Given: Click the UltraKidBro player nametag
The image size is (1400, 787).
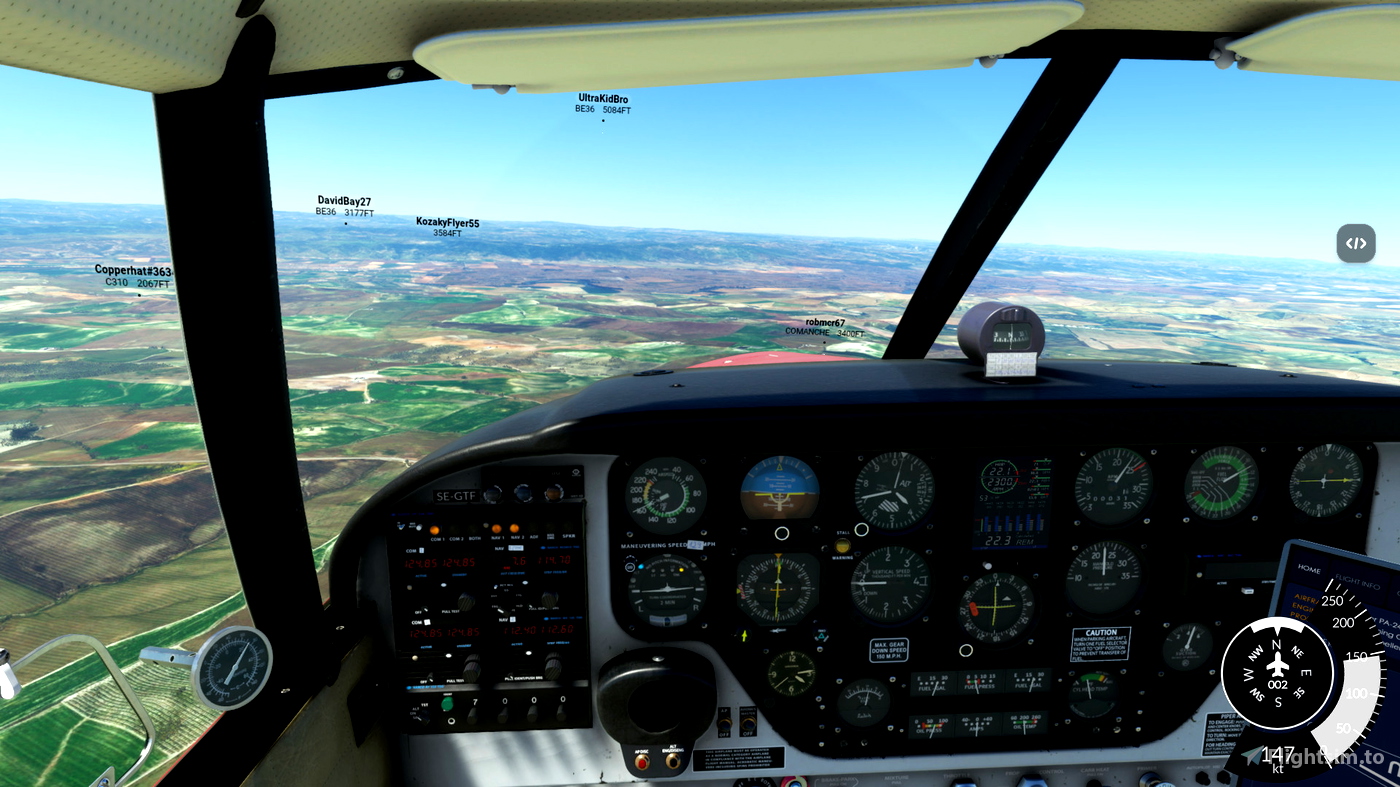Looking at the screenshot, I should point(602,100).
